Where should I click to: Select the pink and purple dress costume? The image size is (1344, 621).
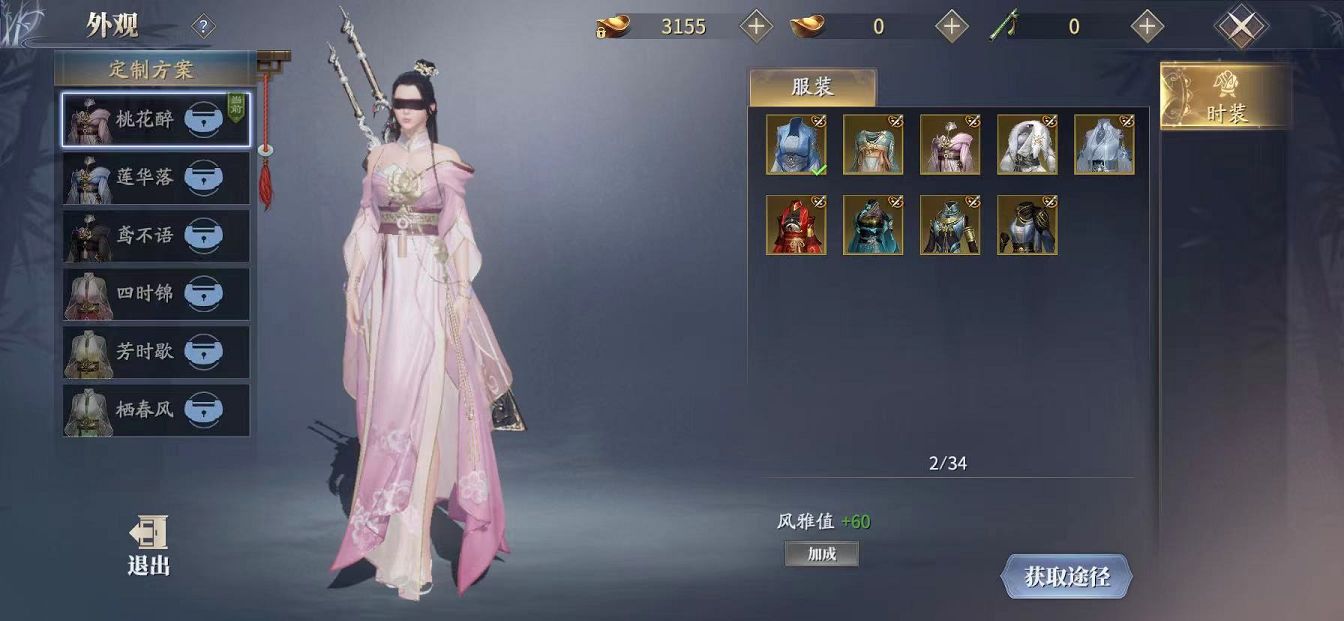(x=950, y=145)
